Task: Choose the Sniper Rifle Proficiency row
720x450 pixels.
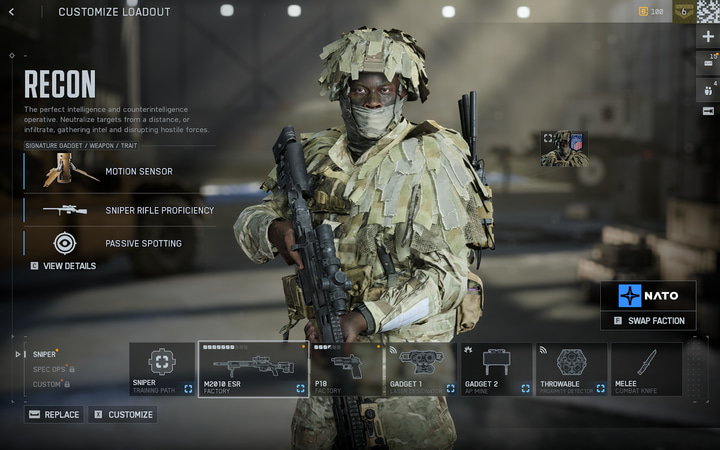Action: pyautogui.click(x=118, y=210)
